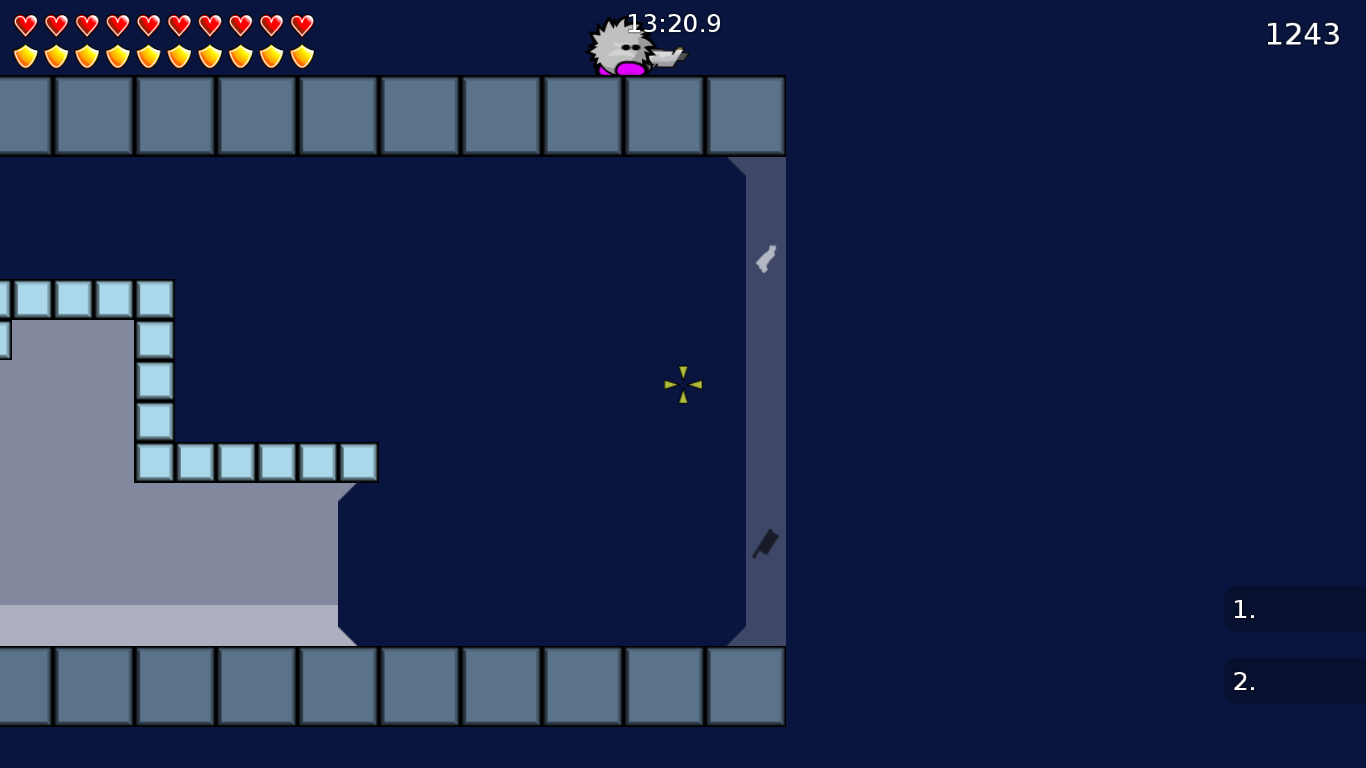Click the fifth heart in the health bar

146,24
